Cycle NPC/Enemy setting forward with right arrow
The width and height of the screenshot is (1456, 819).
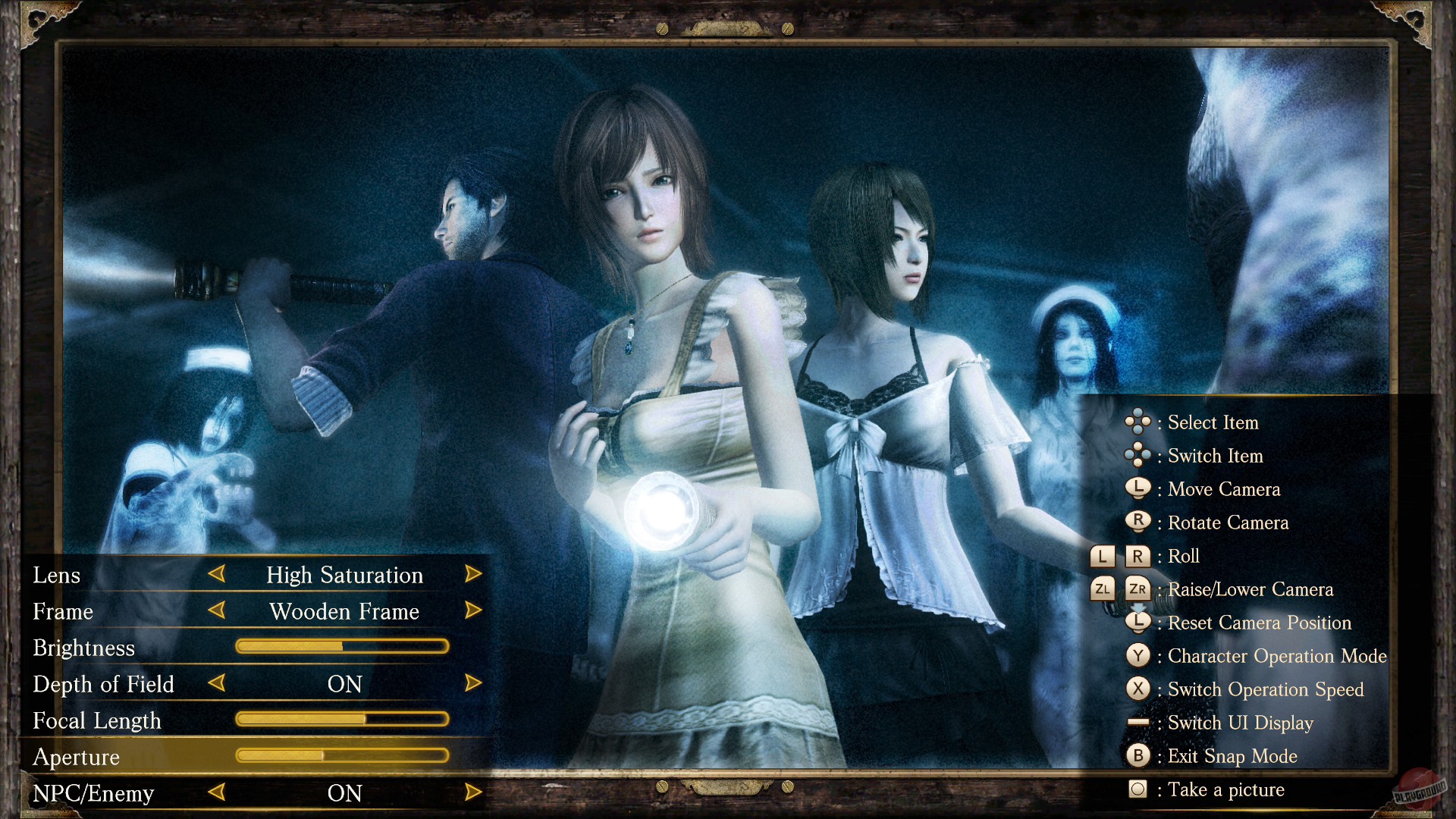tap(473, 793)
